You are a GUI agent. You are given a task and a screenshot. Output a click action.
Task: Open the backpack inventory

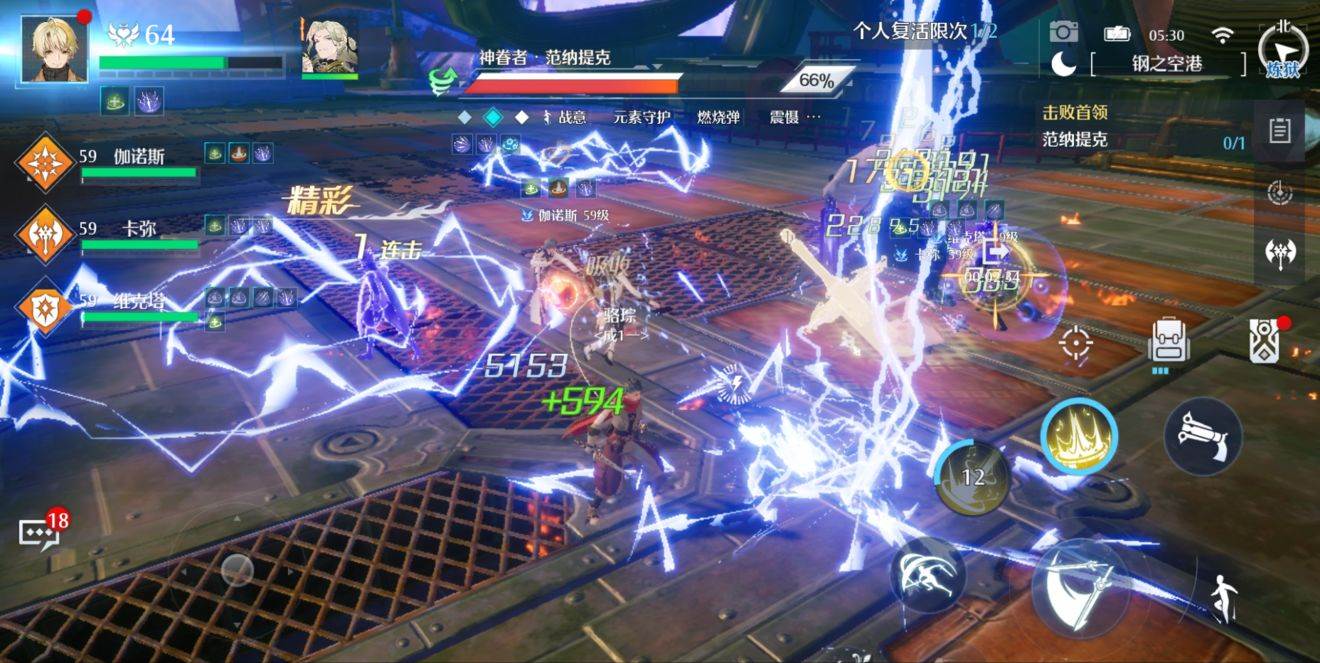(x=1167, y=341)
